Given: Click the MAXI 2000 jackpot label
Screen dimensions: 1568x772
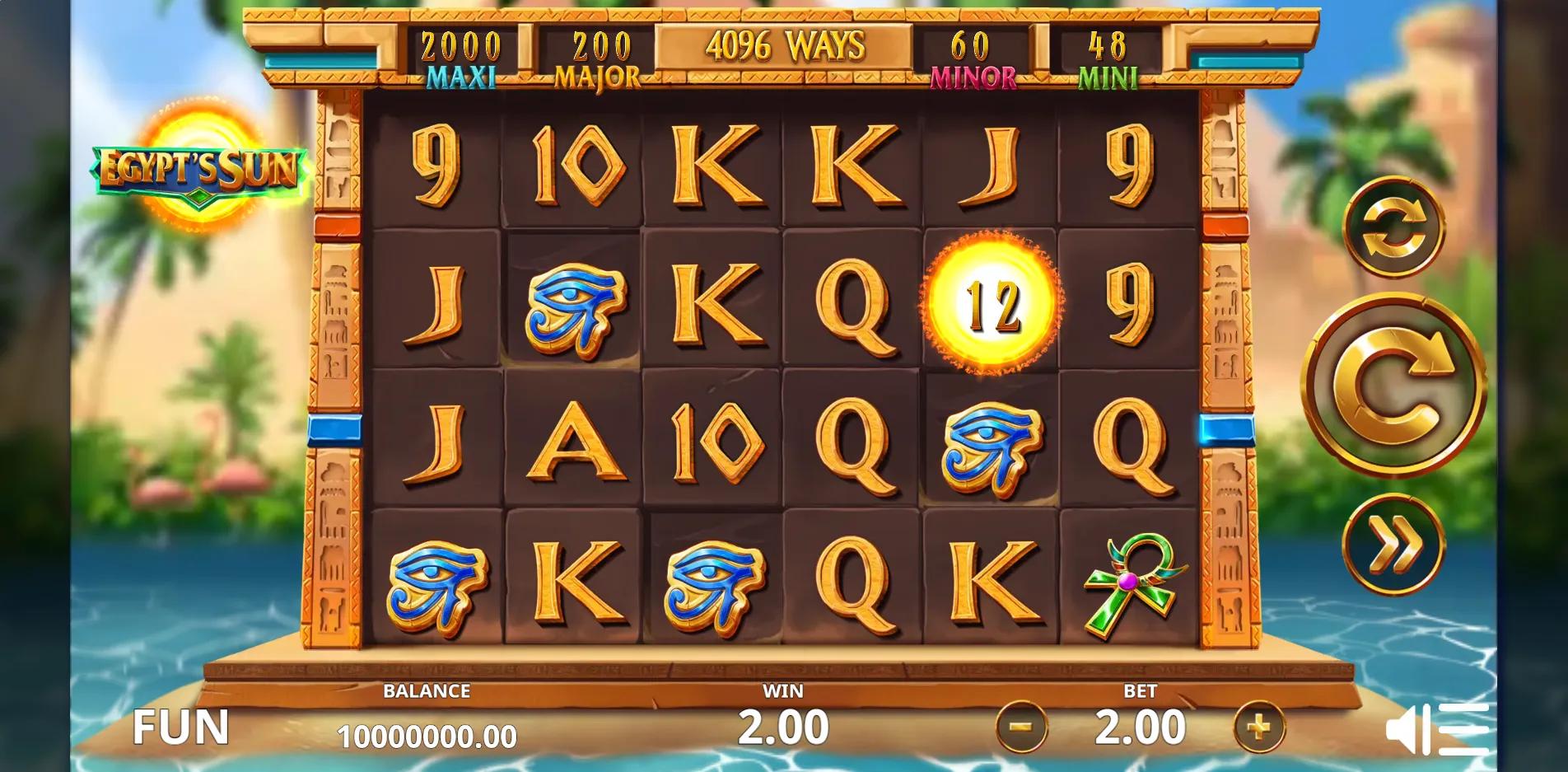Looking at the screenshot, I should click(458, 56).
